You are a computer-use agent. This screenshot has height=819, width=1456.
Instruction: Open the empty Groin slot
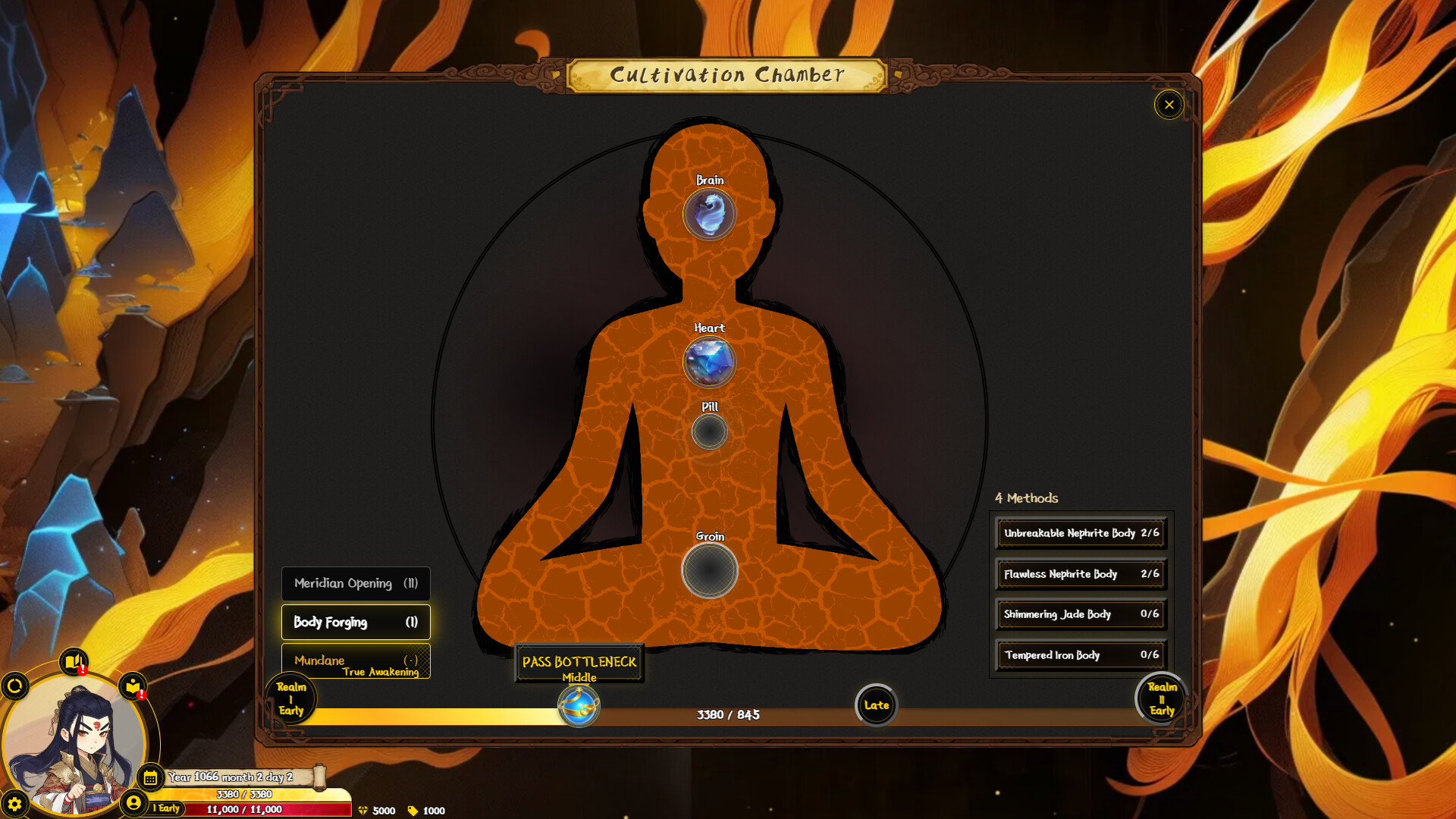(x=709, y=570)
